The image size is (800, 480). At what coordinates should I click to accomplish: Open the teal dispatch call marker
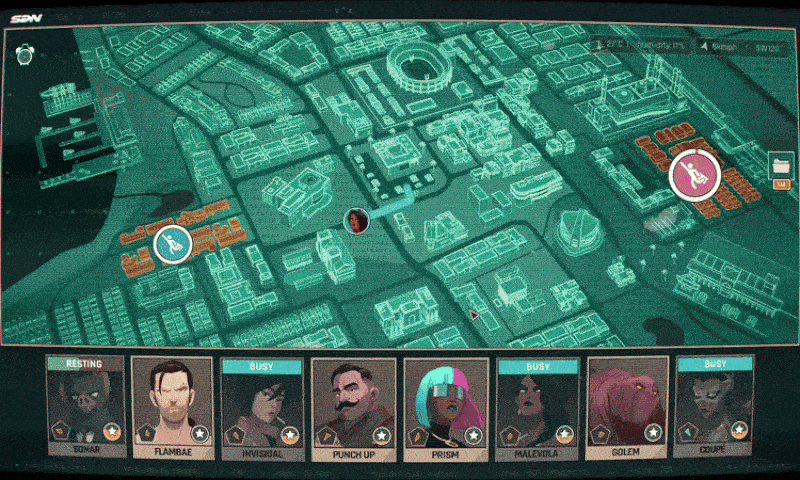click(172, 244)
